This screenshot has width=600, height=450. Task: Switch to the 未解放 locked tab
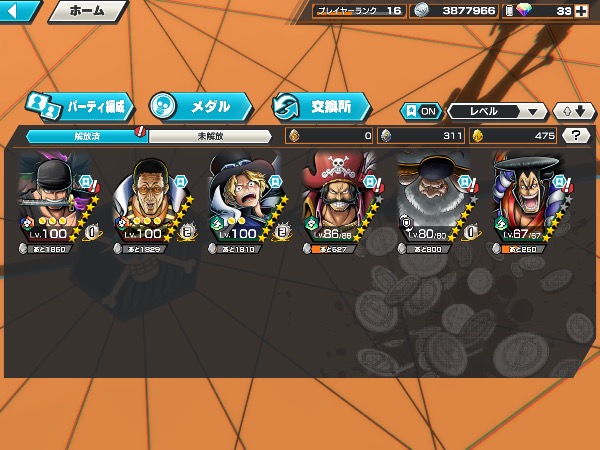(210, 135)
